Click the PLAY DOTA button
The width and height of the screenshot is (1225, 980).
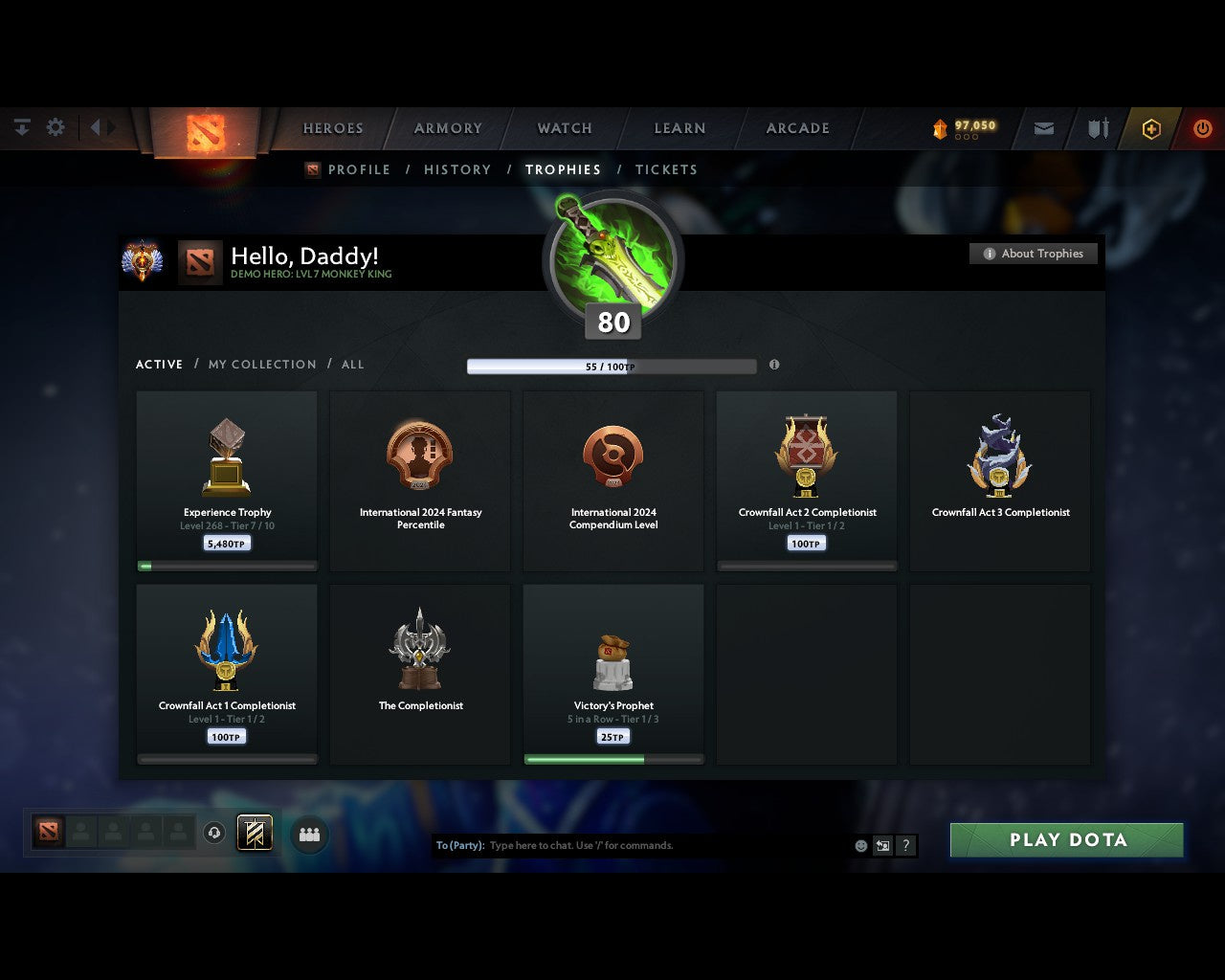tap(1065, 839)
